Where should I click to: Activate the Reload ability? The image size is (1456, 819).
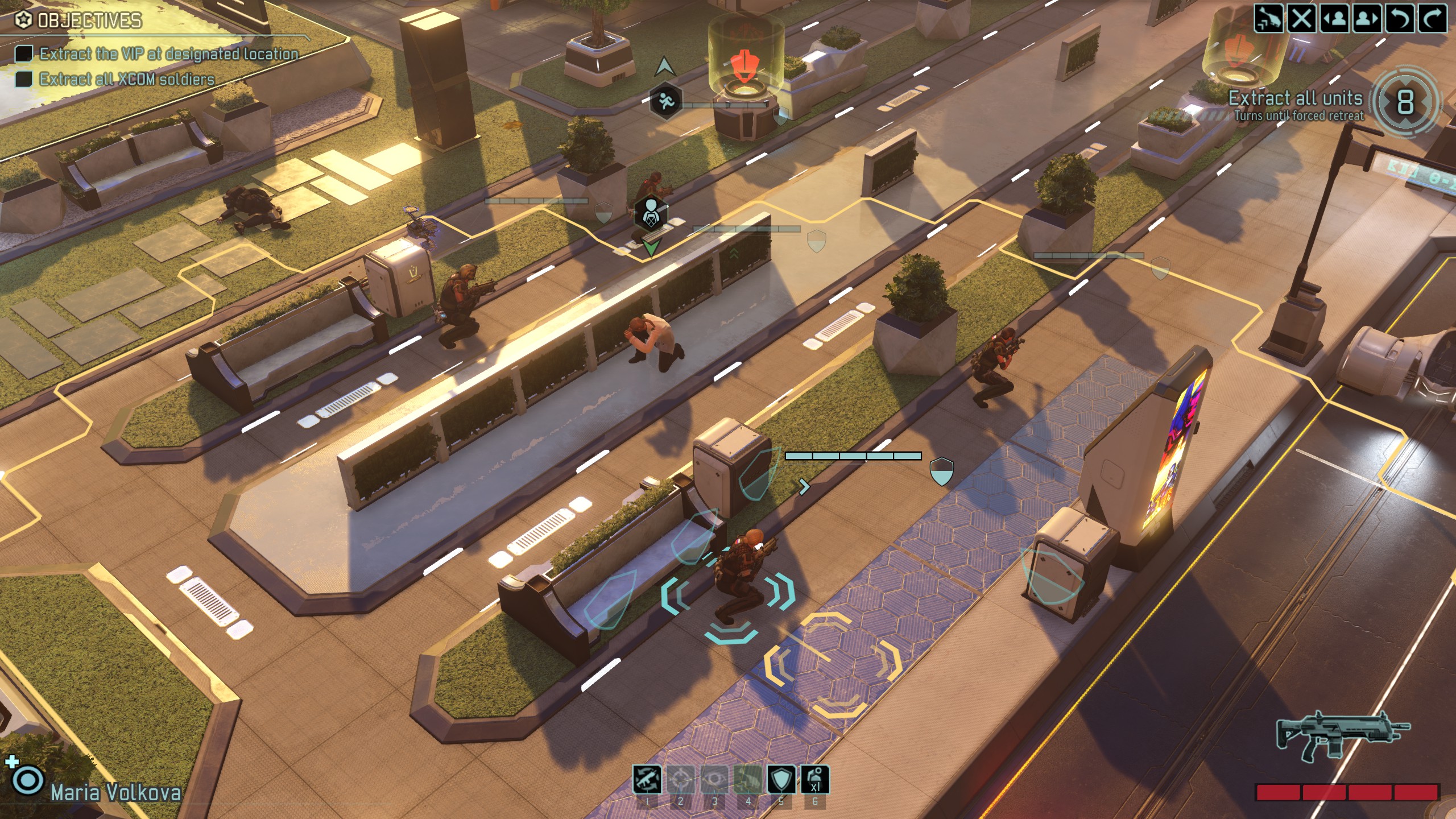pyautogui.click(x=647, y=779)
